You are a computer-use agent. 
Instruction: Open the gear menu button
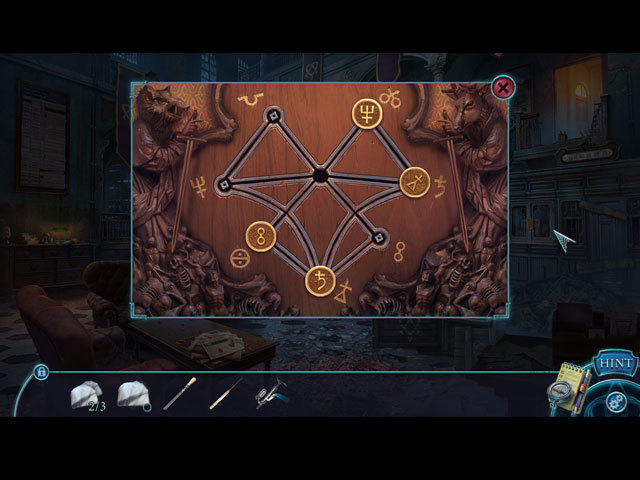[616, 401]
